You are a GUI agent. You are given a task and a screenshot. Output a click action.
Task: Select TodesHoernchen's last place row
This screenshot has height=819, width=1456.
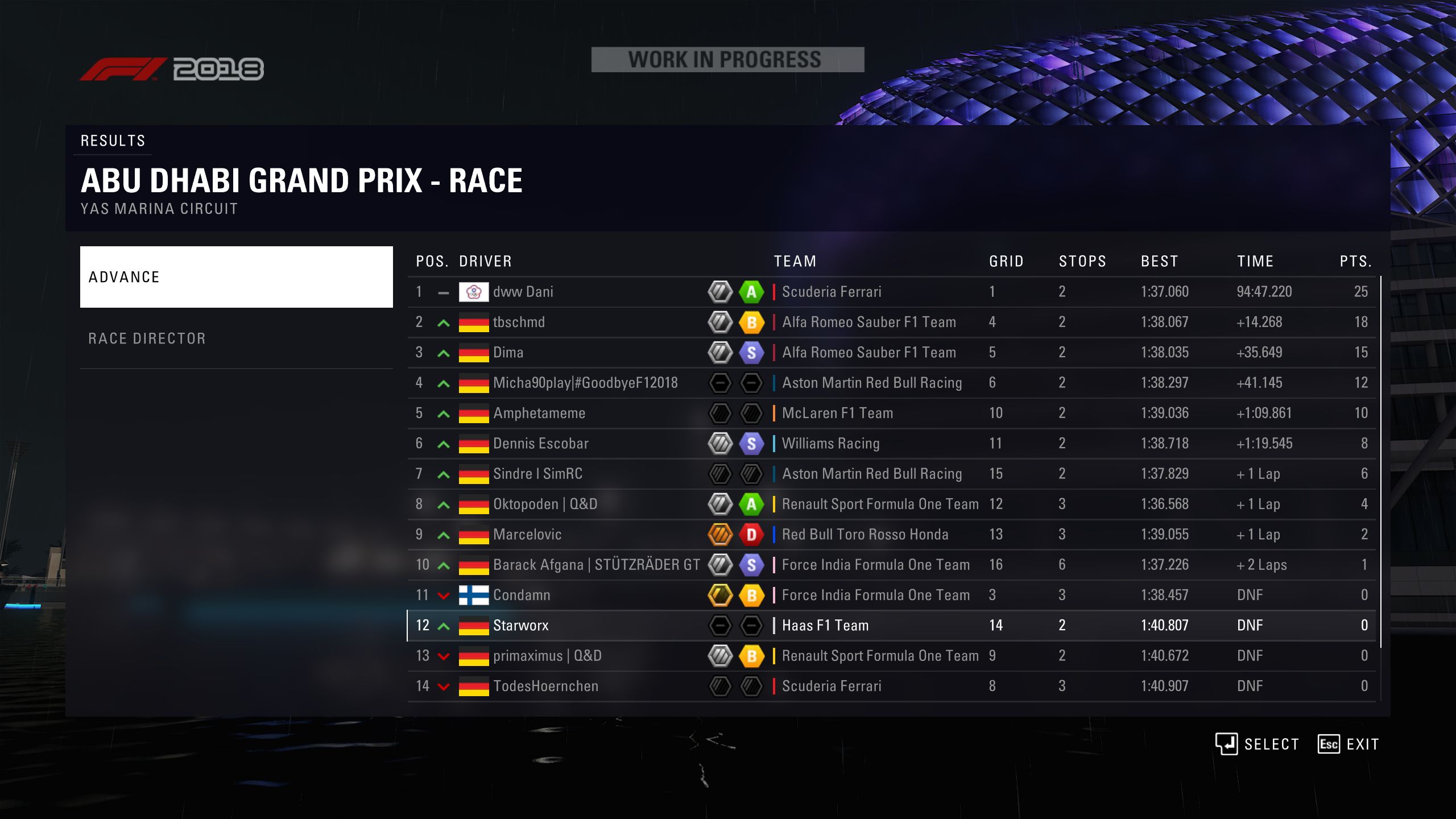tap(891, 686)
